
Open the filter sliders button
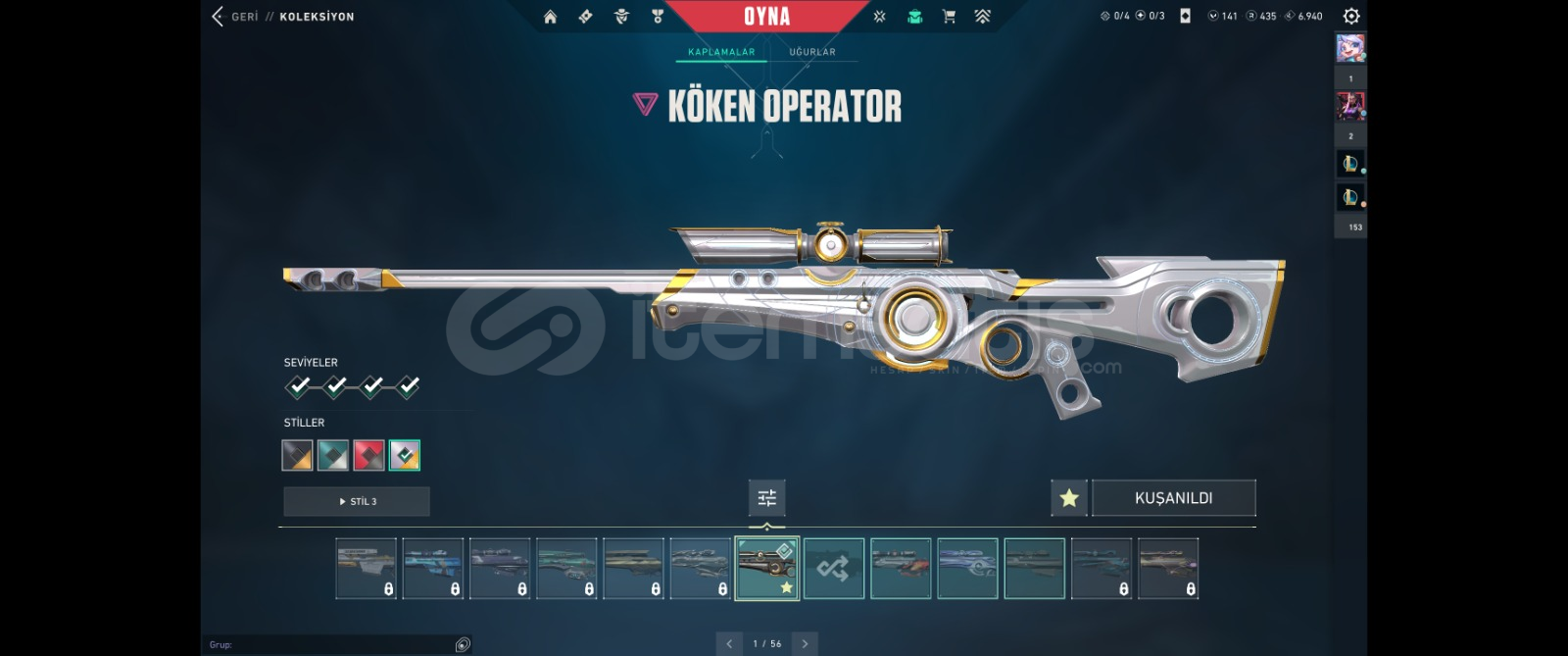pos(766,498)
